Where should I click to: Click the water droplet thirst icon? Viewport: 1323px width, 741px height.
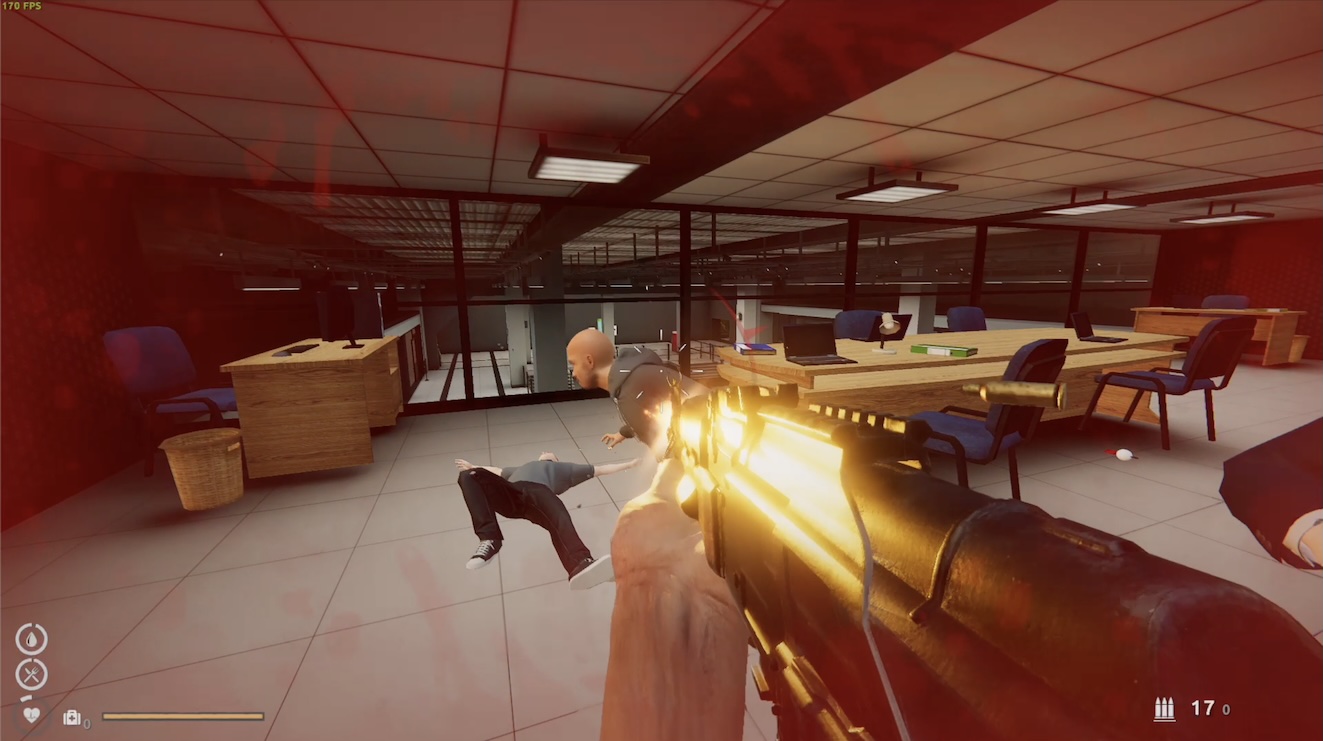31,638
